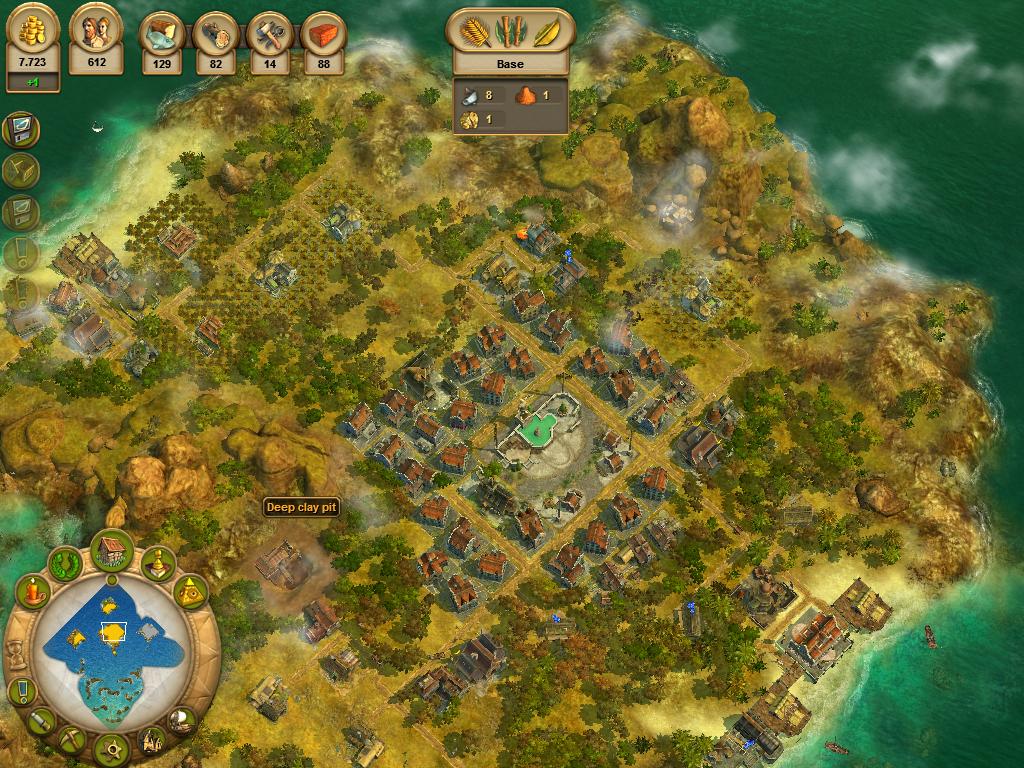Open the candle icon menu

pyautogui.click(x=33, y=592)
